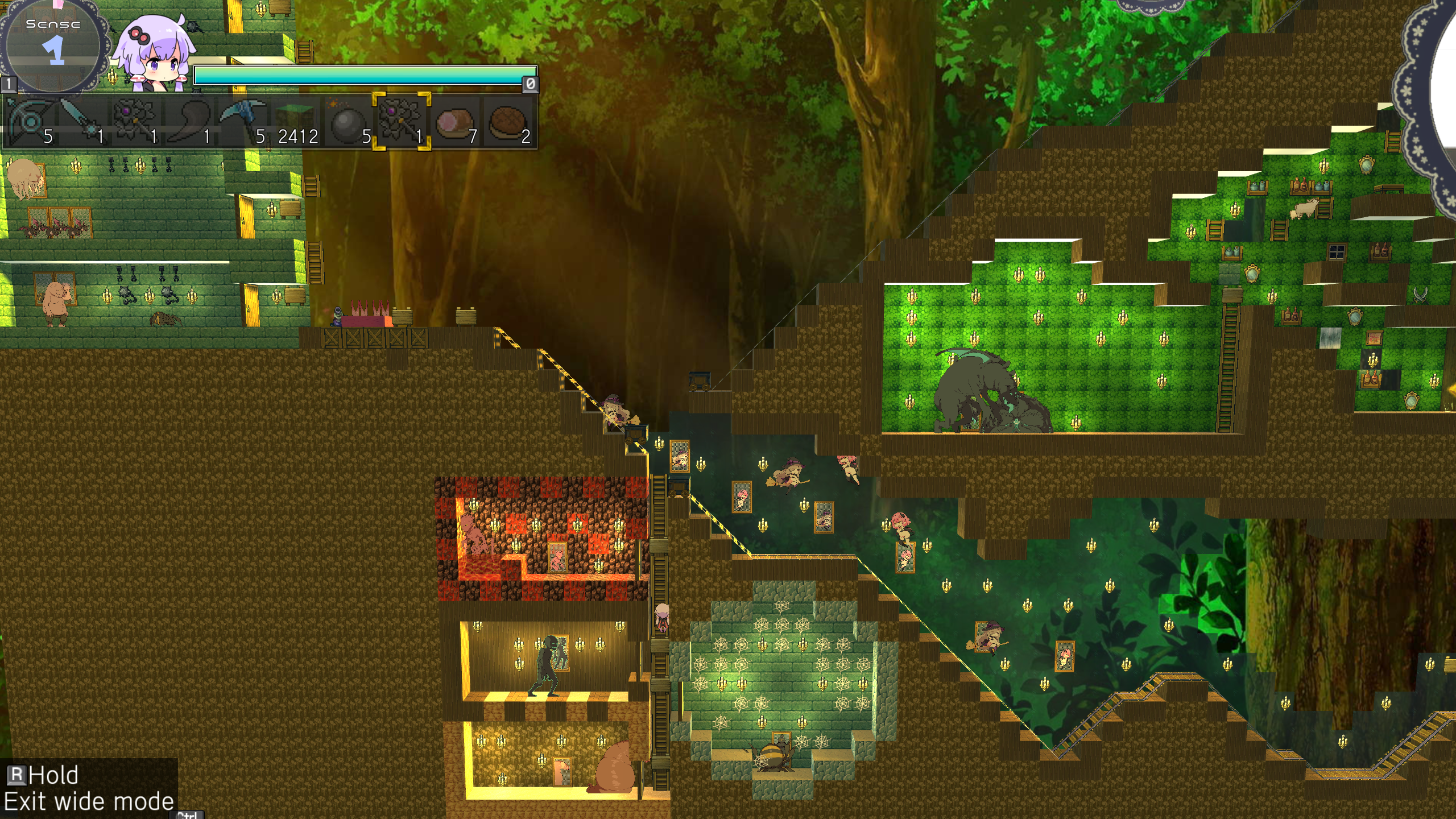The image size is (1456, 819).
Task: Switch to the blue pickaxe slot
Action: [241, 122]
